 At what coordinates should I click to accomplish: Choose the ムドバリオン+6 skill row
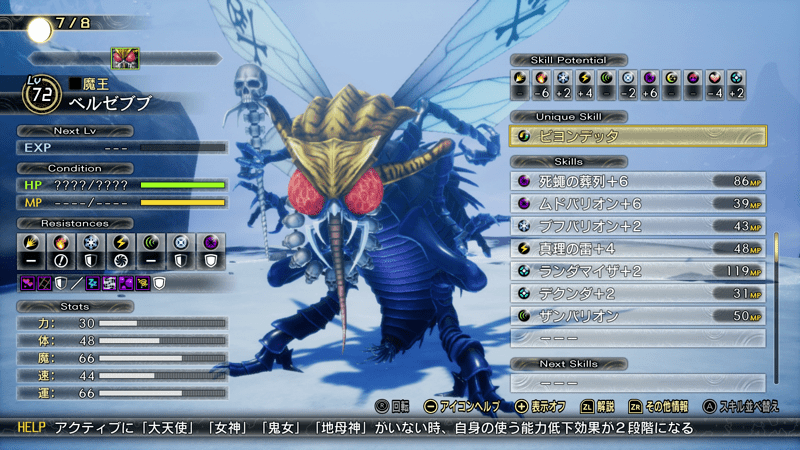638,204
